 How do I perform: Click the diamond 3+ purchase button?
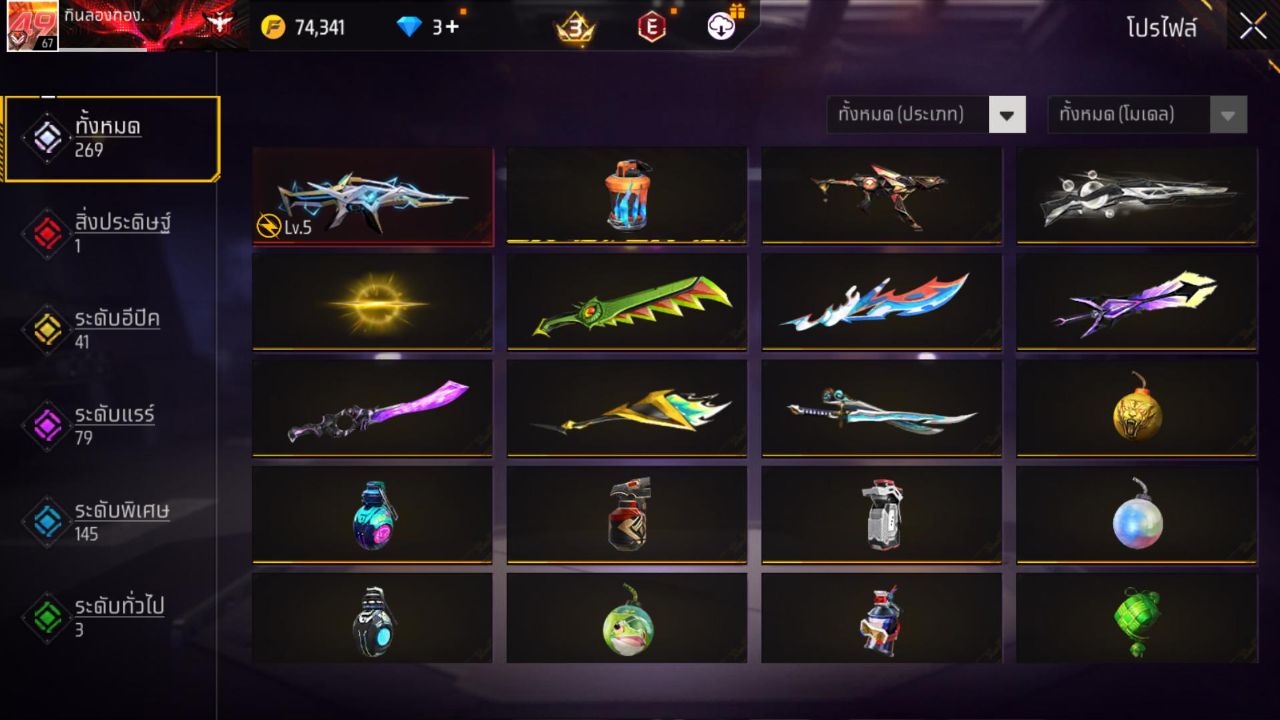(430, 27)
